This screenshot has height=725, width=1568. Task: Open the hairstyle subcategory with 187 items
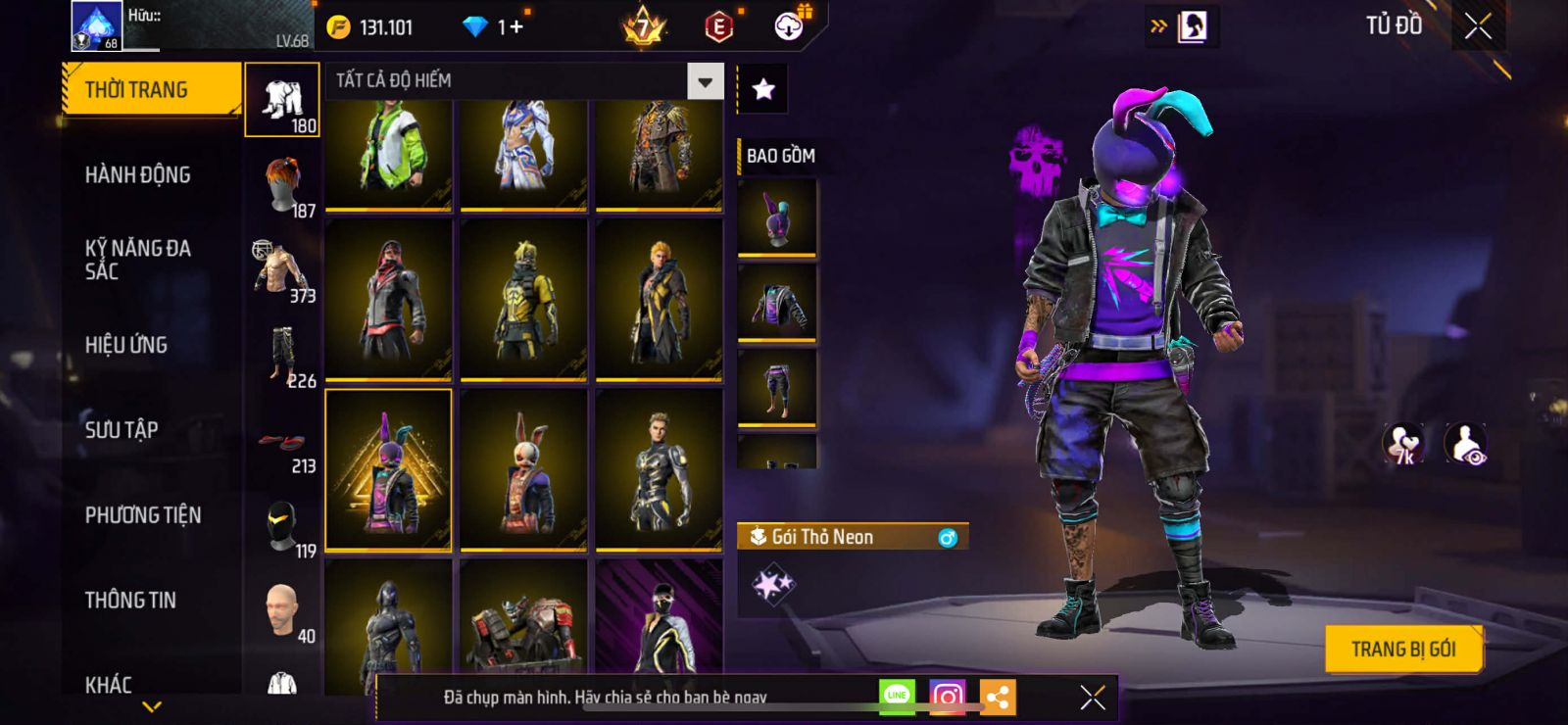pyautogui.click(x=282, y=187)
